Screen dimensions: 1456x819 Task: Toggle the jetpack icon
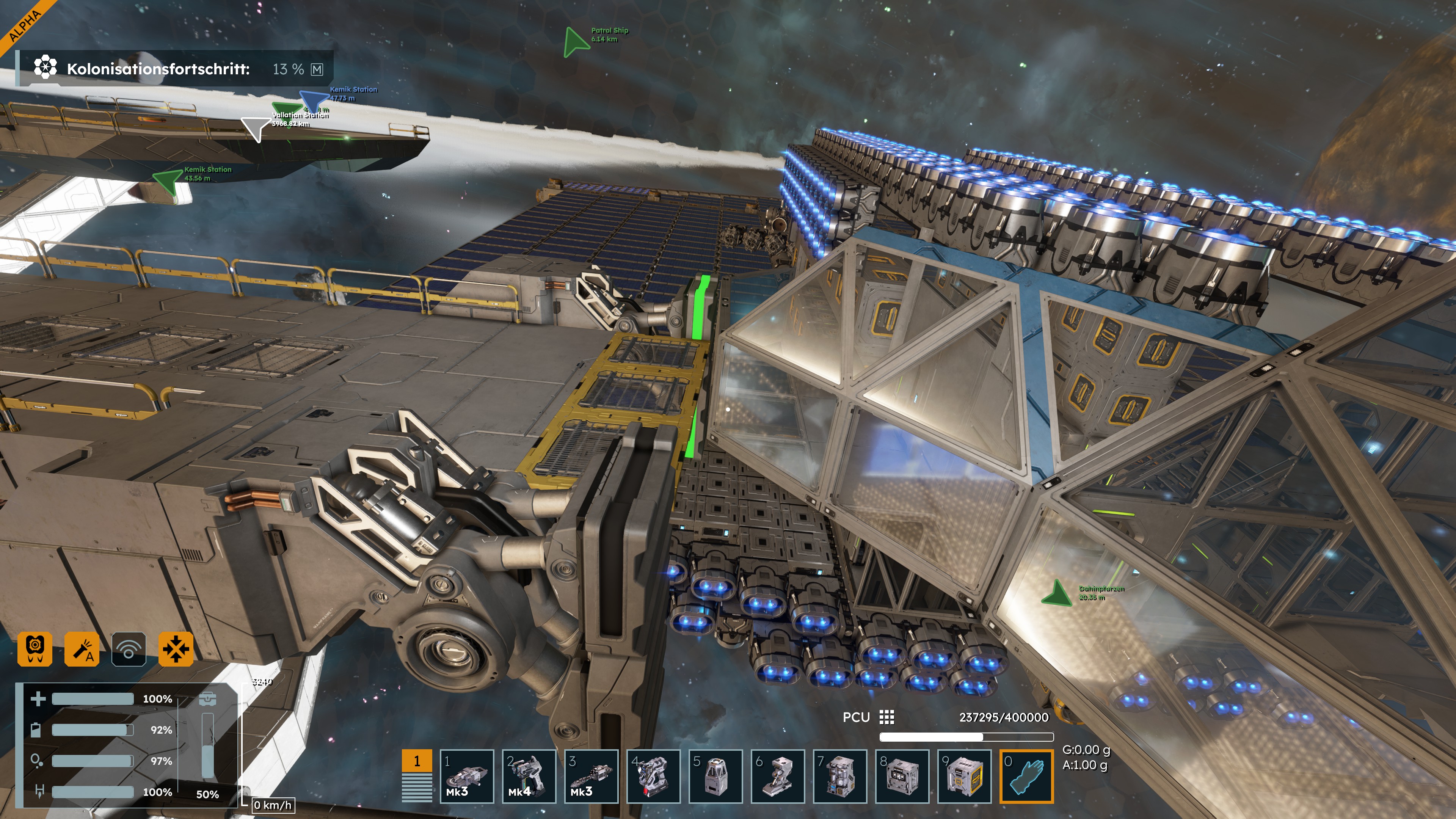coord(35,648)
